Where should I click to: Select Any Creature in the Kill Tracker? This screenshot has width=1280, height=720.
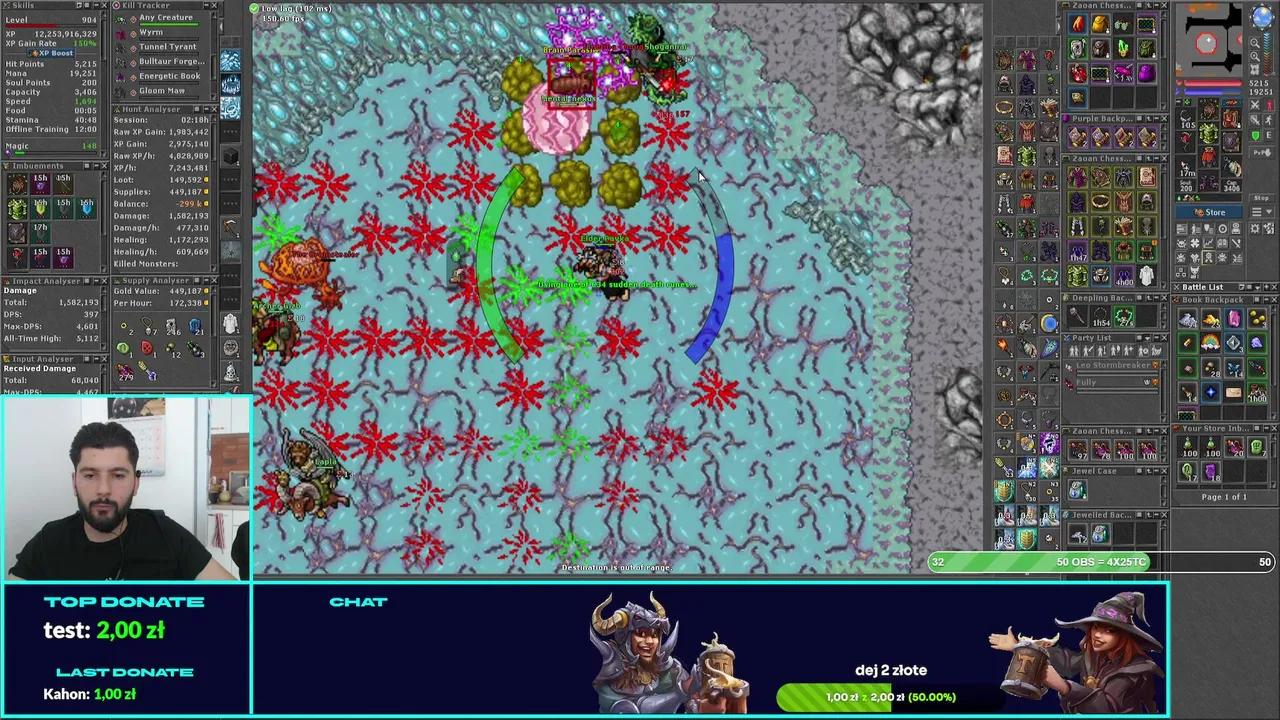pos(165,17)
